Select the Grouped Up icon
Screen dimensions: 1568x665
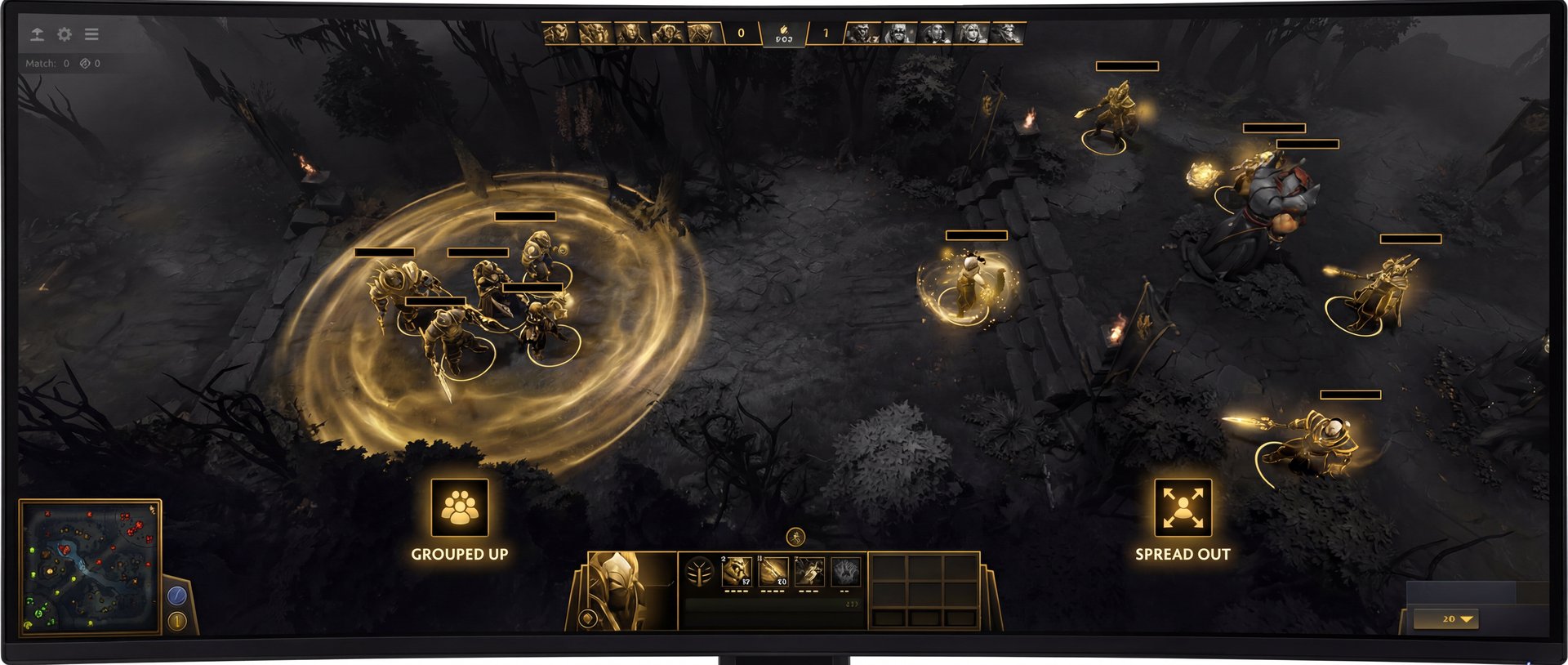click(460, 507)
